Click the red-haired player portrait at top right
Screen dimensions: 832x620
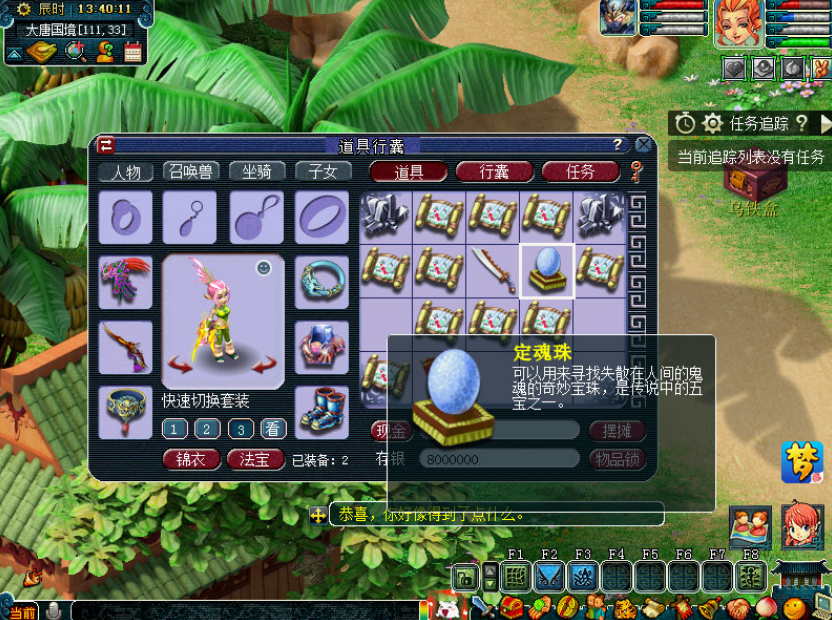click(x=739, y=24)
